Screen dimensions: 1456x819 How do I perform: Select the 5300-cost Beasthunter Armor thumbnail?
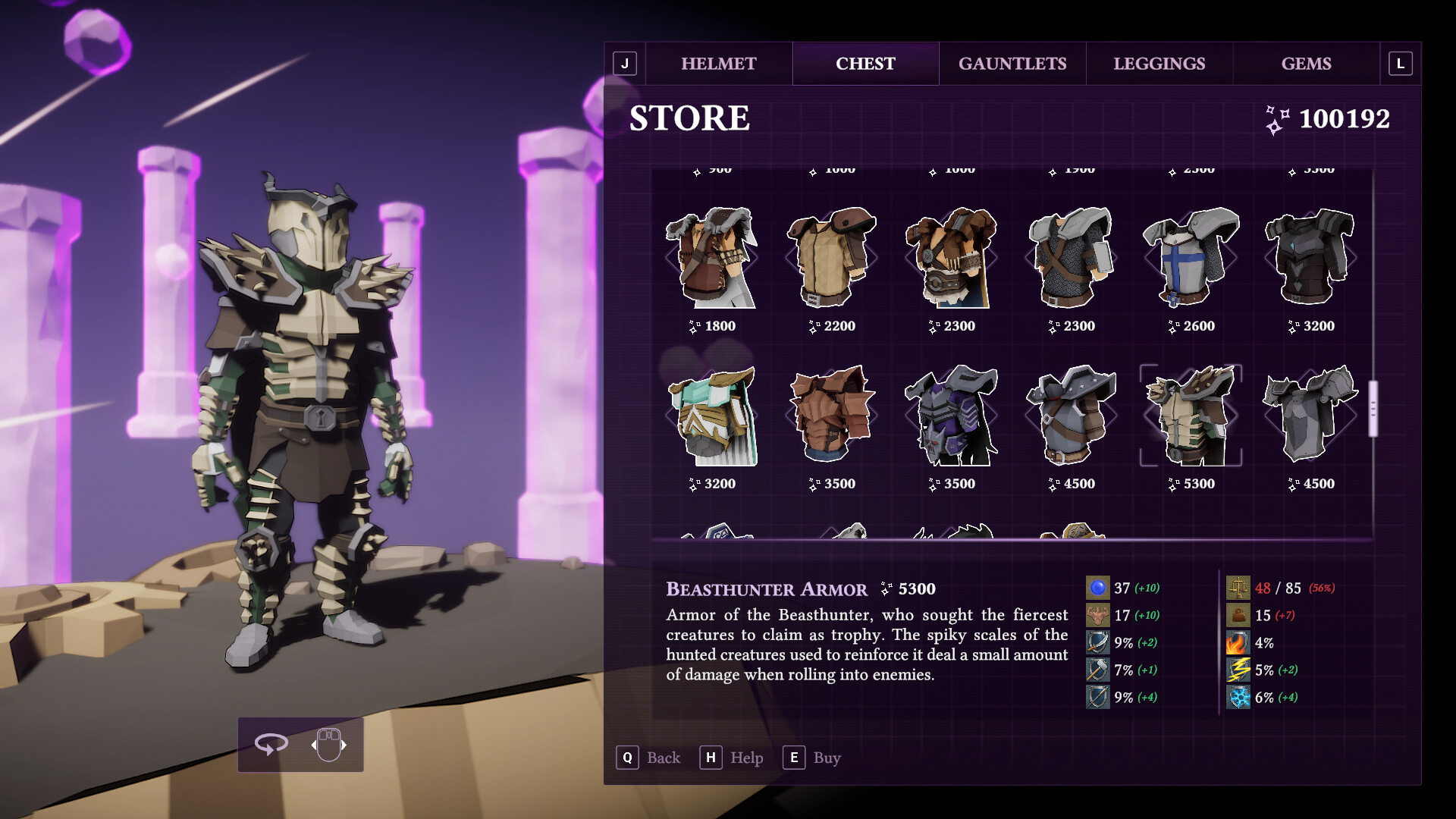coord(1191,417)
